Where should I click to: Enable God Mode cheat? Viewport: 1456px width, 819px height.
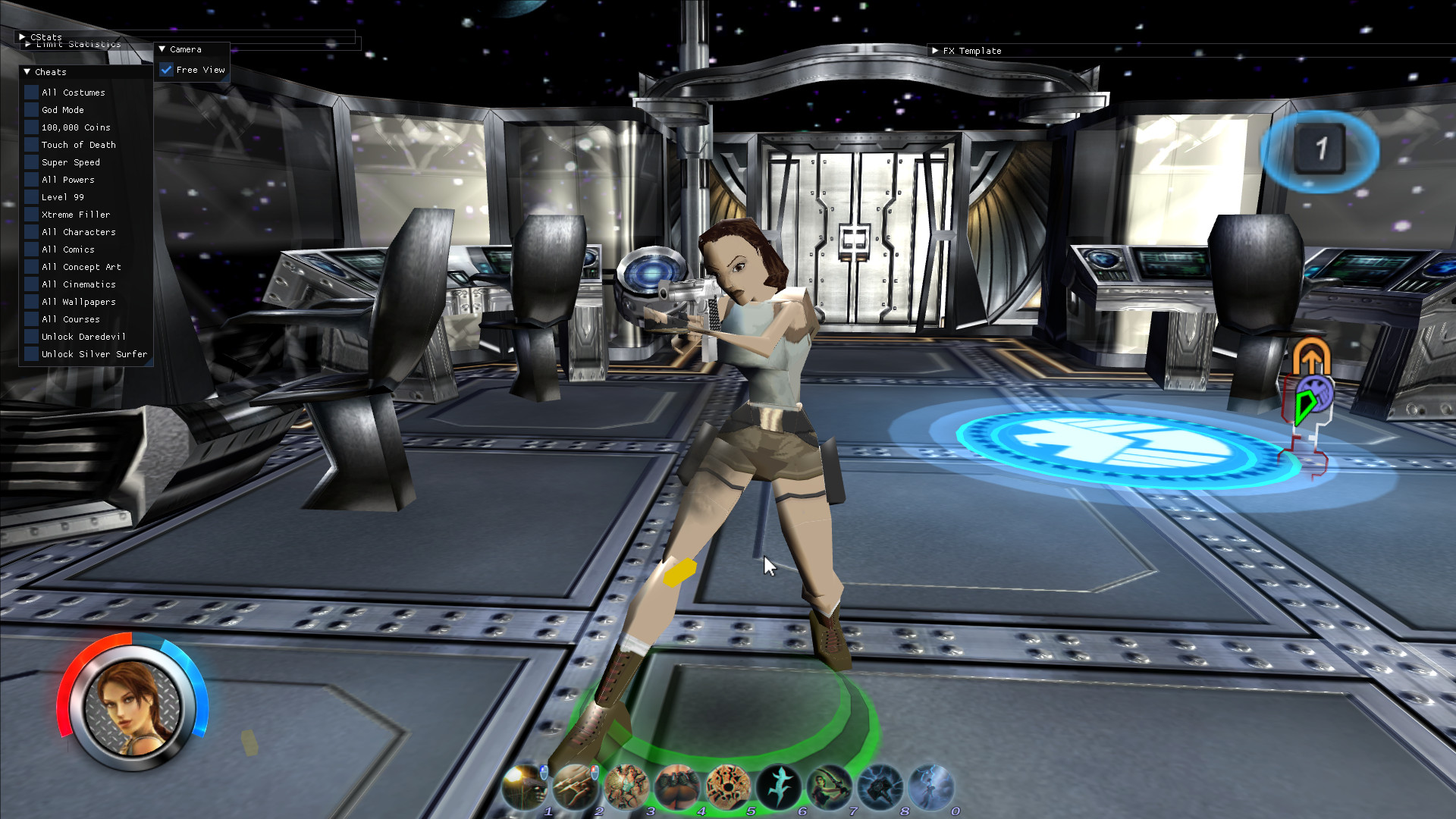(30, 109)
